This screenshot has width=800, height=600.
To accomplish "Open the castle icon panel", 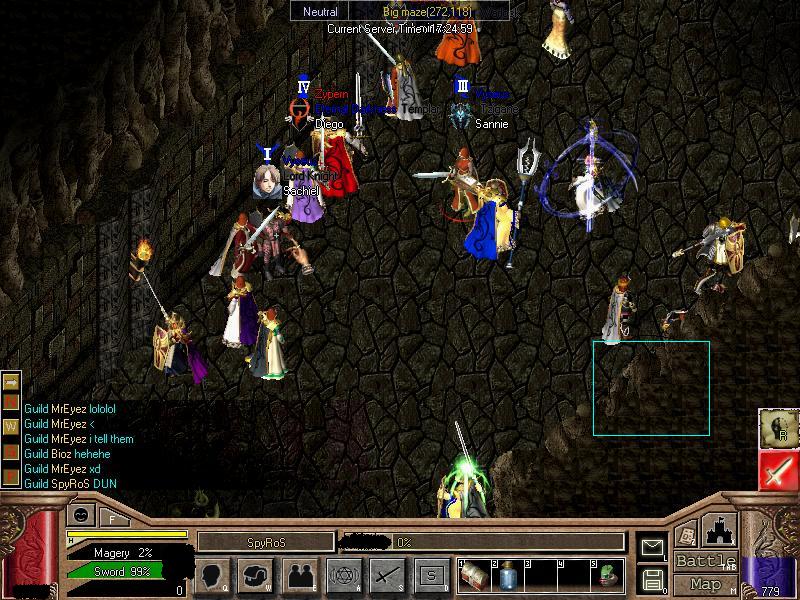I will pos(721,530).
